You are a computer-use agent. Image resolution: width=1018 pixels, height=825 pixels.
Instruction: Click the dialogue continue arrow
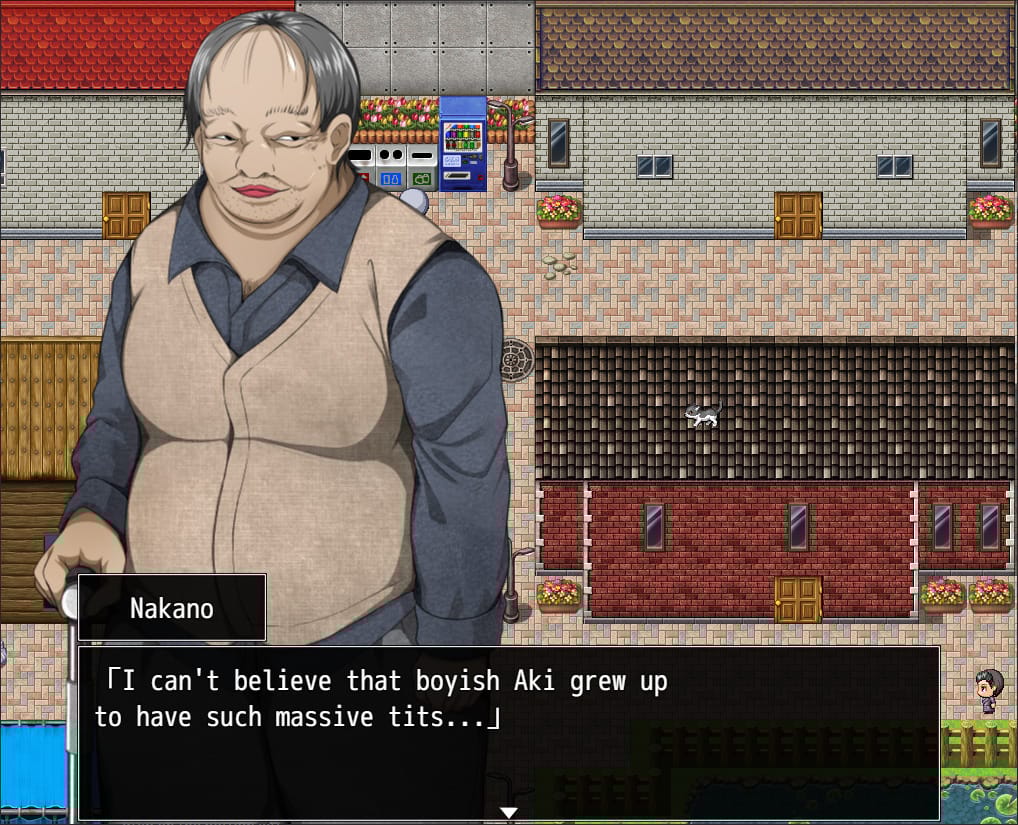point(508,812)
